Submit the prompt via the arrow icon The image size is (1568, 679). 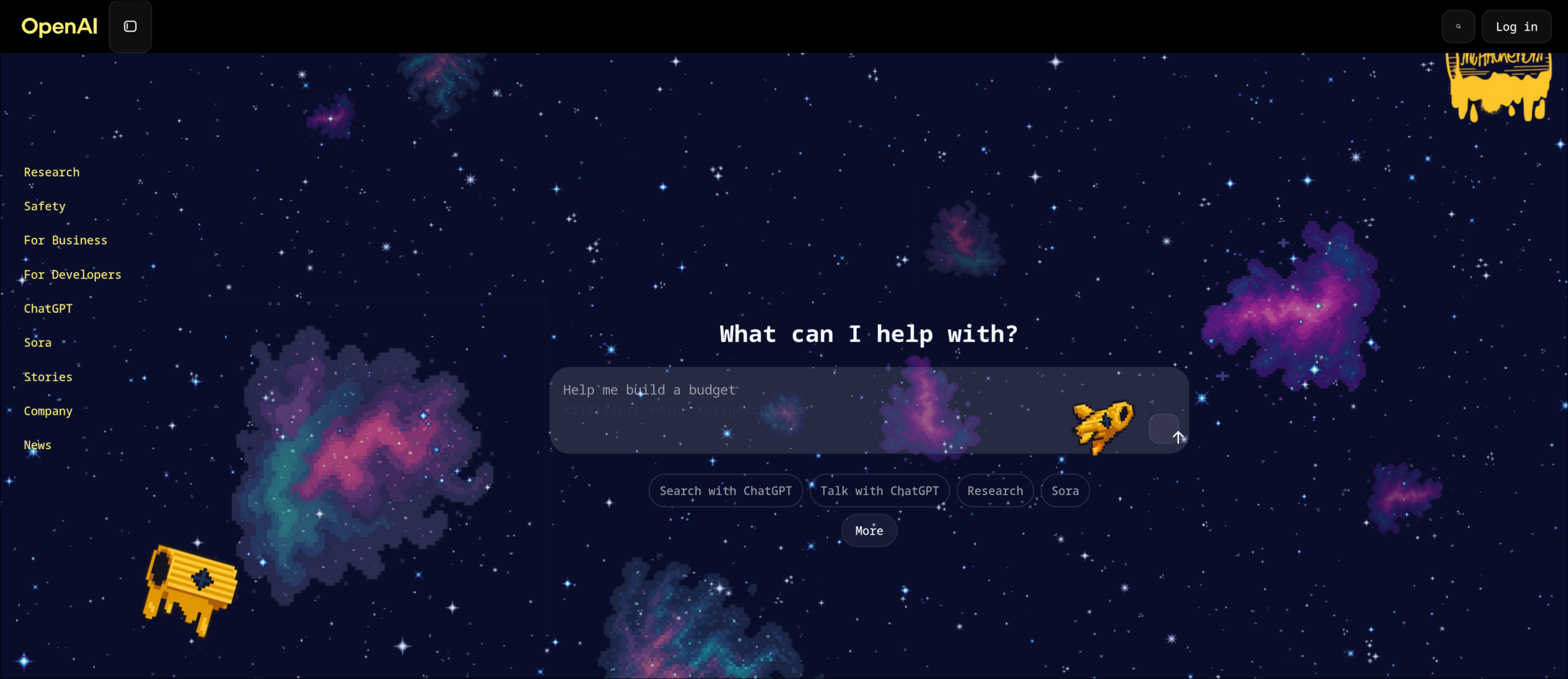pyautogui.click(x=1166, y=429)
